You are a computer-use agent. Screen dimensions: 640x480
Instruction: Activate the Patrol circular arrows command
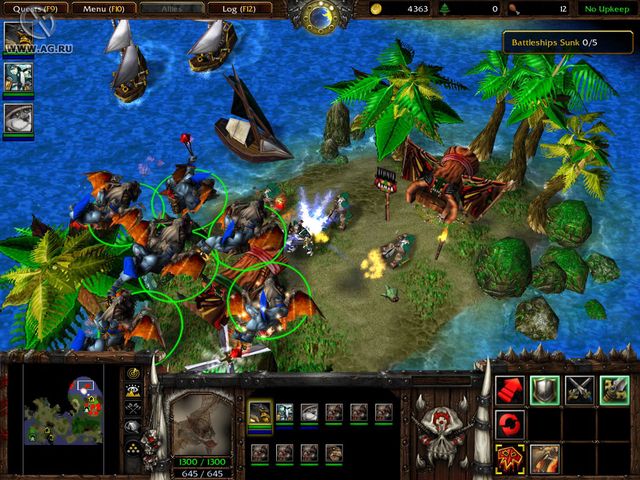tap(511, 423)
